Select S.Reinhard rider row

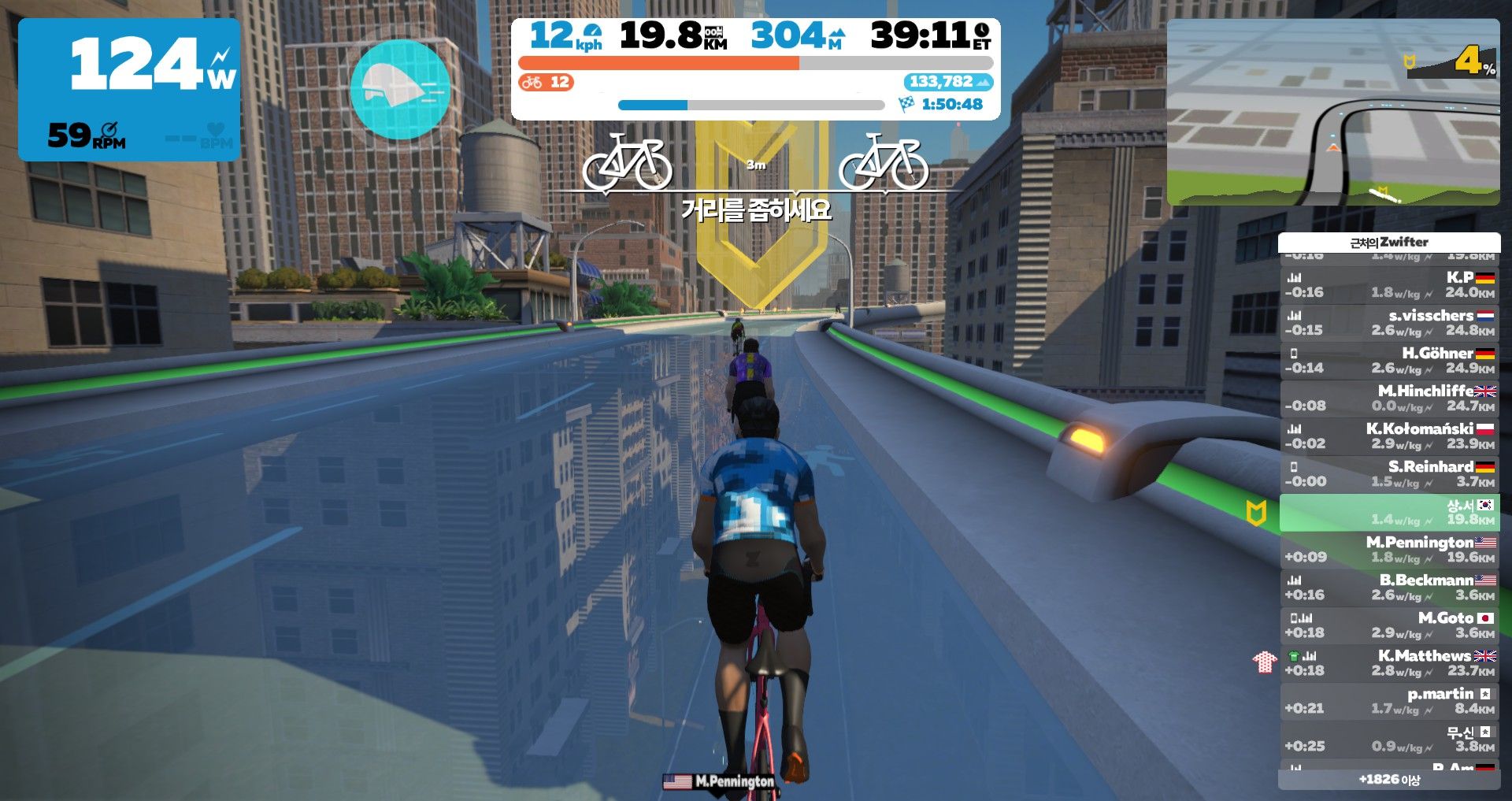point(1389,473)
